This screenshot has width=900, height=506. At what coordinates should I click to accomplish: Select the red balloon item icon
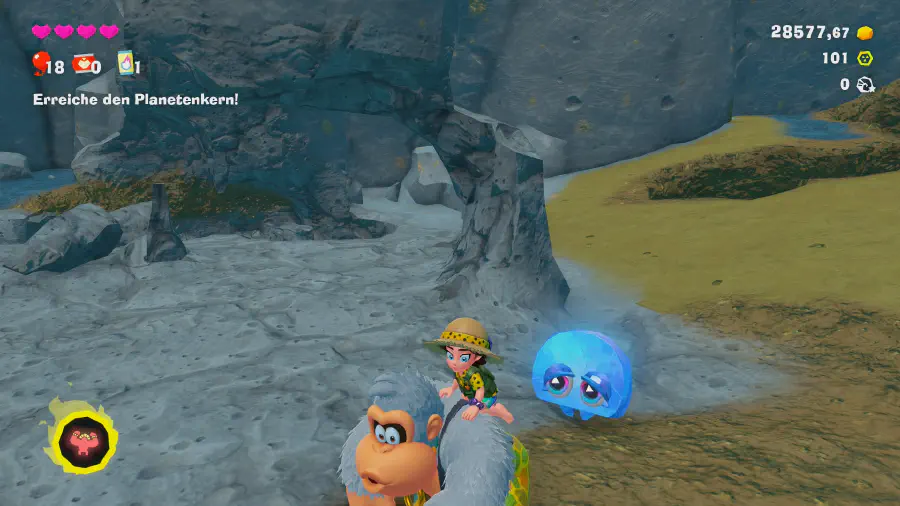[40, 65]
